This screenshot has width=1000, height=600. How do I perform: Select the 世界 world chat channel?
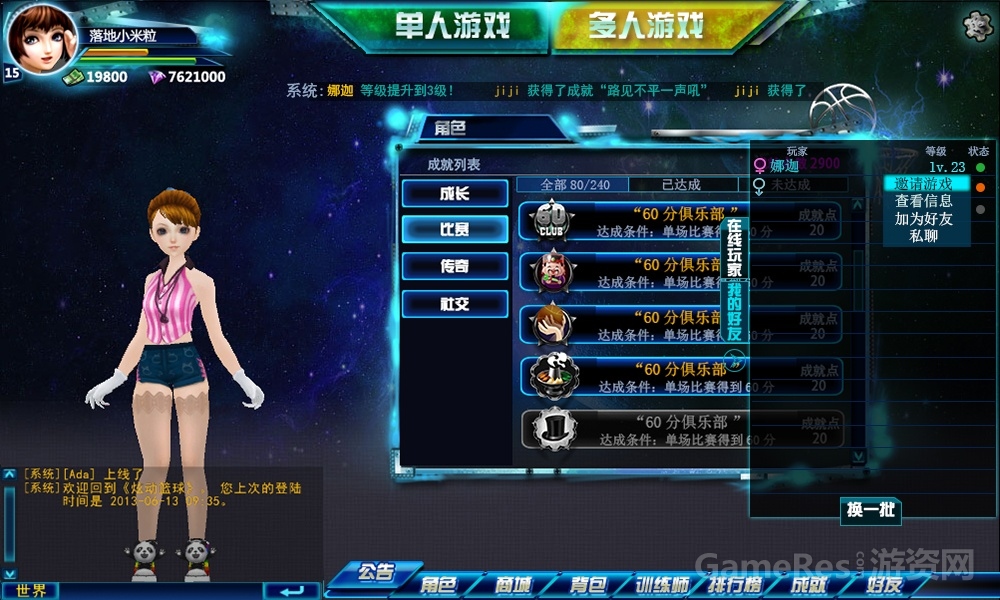pyautogui.click(x=31, y=590)
